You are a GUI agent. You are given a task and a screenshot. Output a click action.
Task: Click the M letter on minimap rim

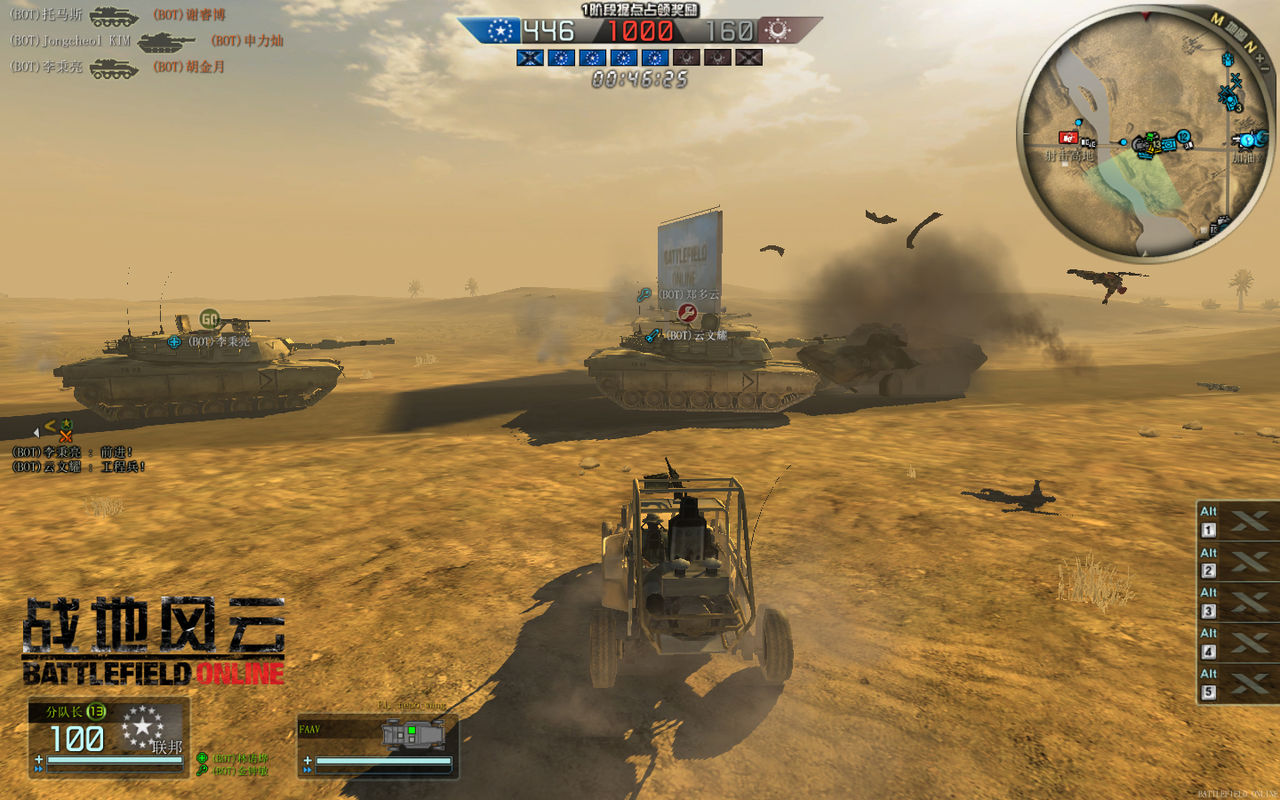coord(1217,19)
